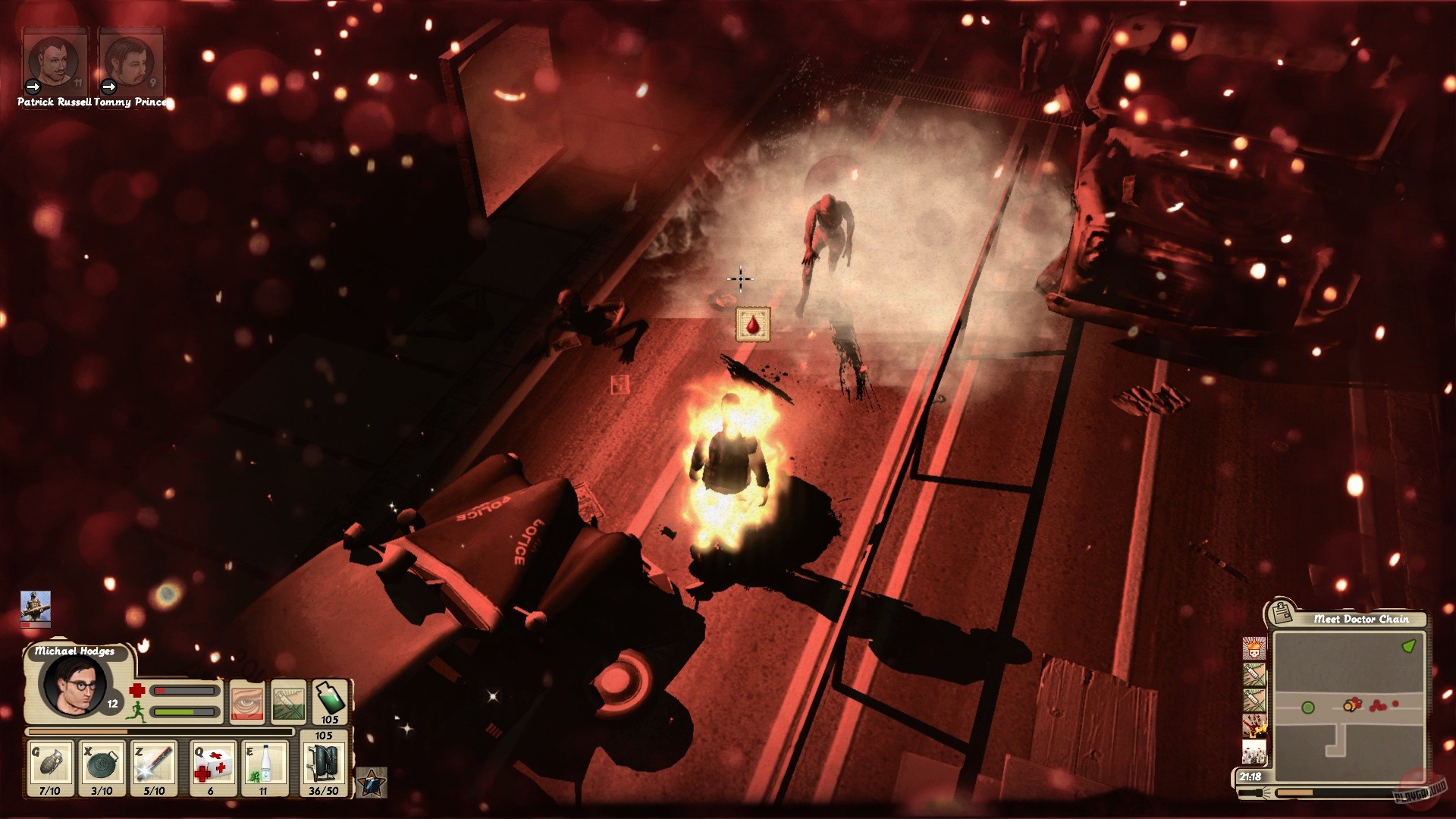Click the burning hand status effect on the minimap sidebar
1456x819 pixels.
pos(1254,726)
